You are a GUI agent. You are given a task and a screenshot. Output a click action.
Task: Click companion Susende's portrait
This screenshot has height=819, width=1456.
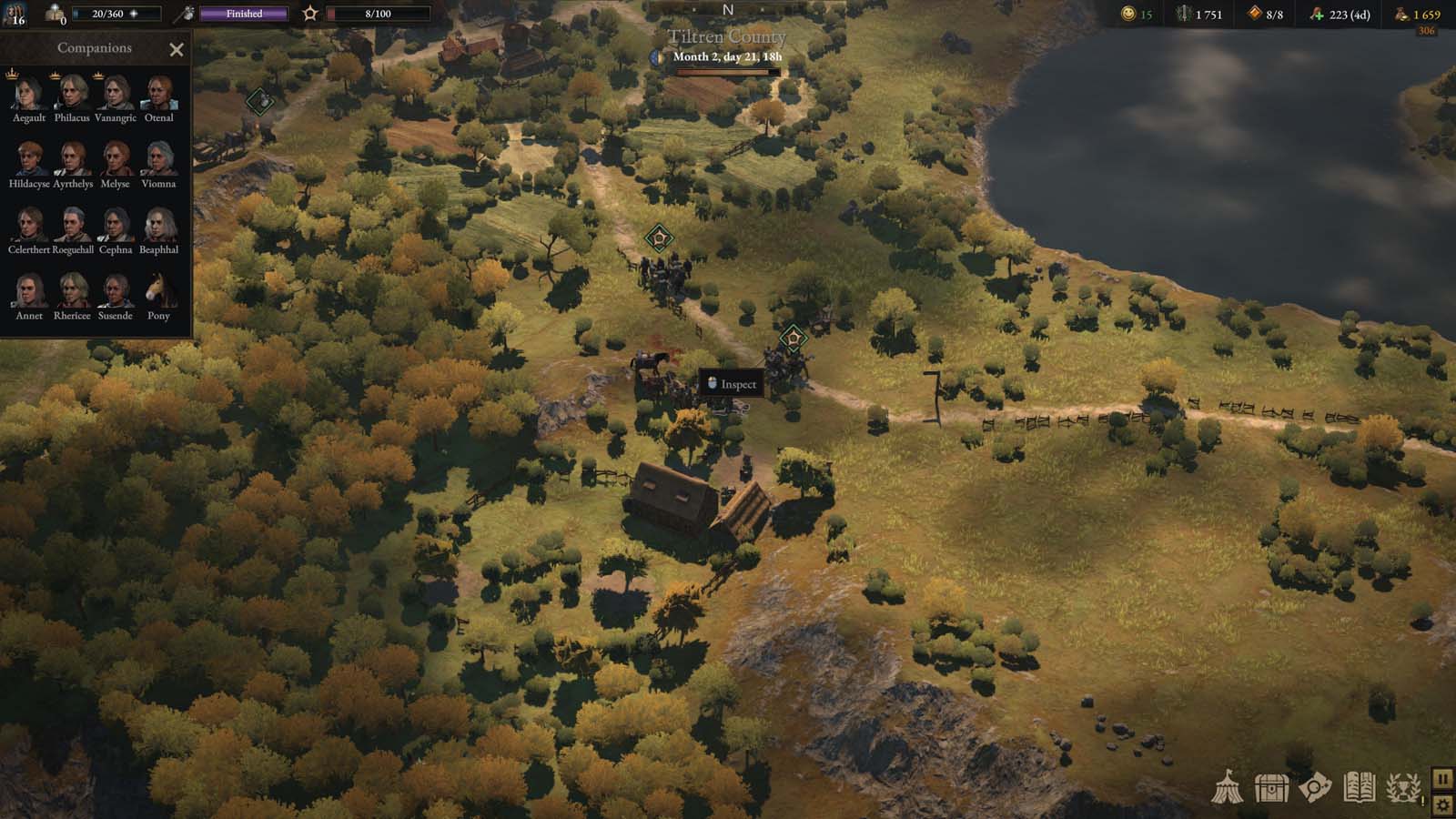tap(116, 292)
